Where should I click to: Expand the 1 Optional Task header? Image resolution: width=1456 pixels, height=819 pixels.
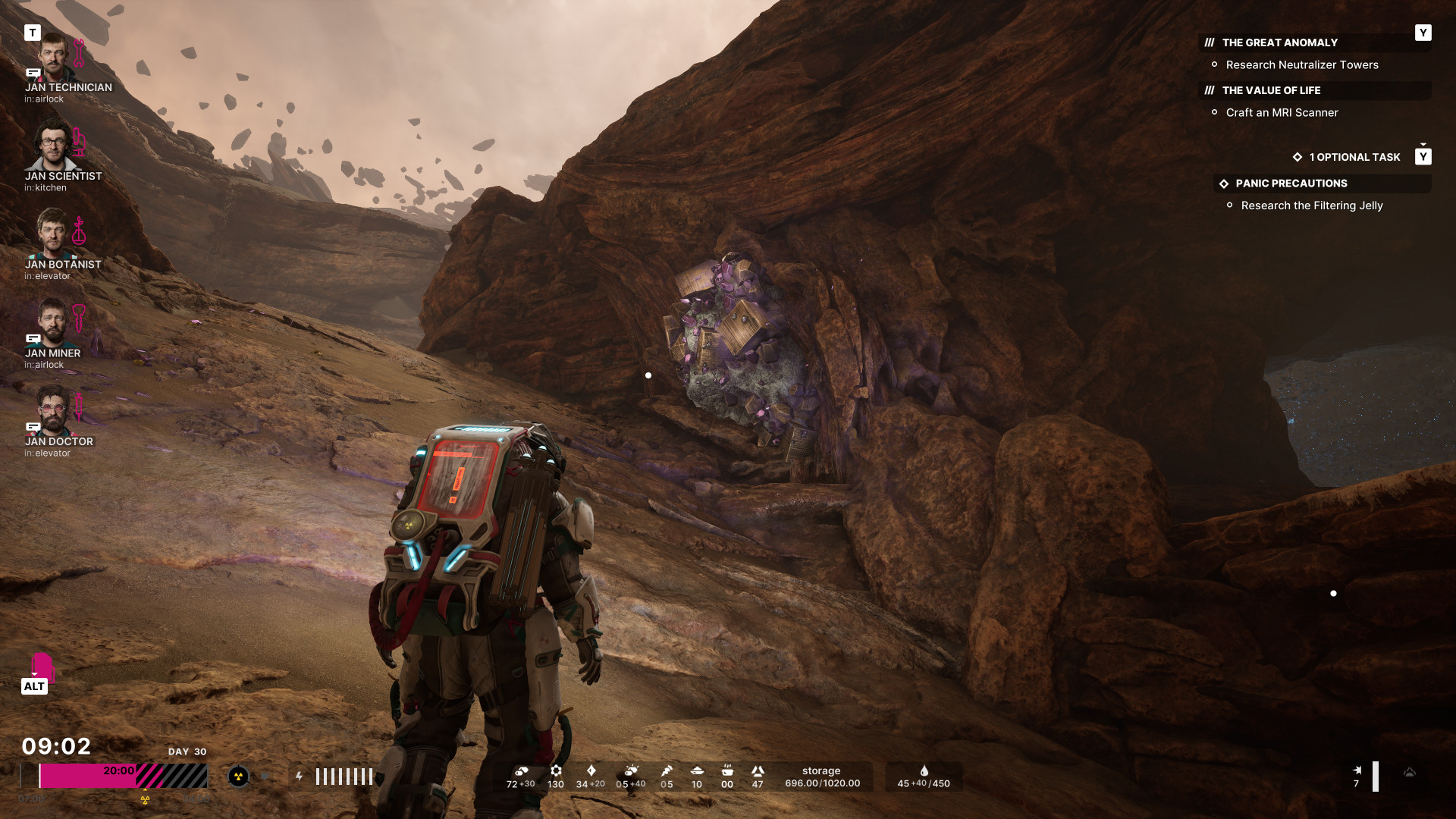pyautogui.click(x=1354, y=158)
